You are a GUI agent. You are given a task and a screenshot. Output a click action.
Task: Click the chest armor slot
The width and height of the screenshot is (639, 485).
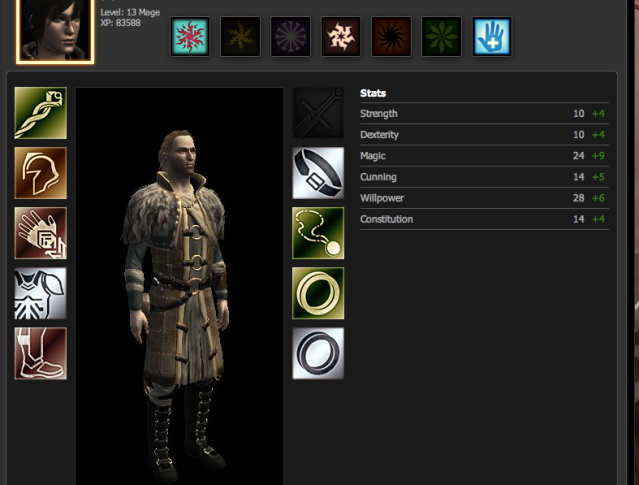41,293
